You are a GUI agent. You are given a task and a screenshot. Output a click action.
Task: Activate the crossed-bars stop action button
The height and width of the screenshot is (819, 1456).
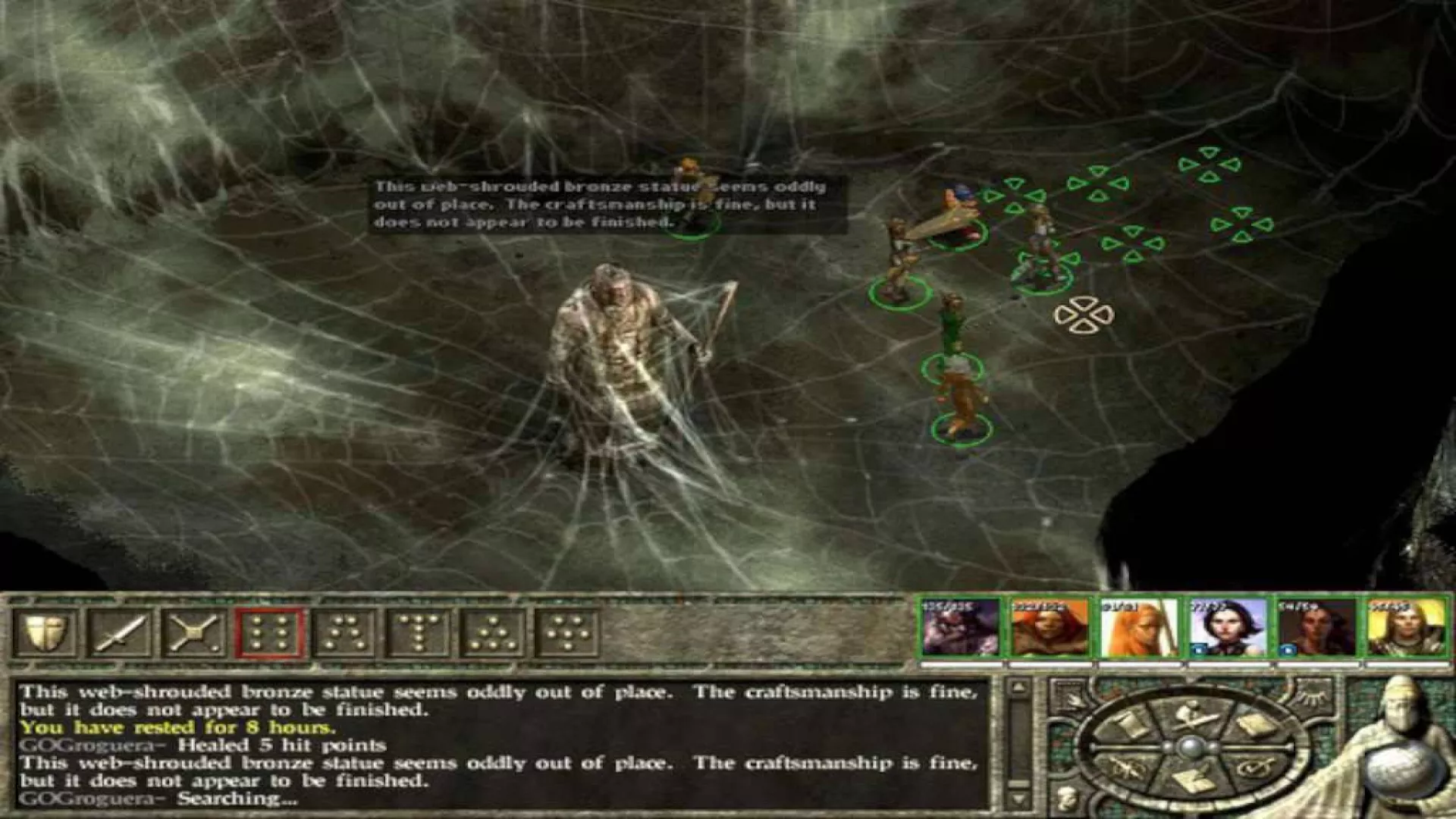[193, 632]
